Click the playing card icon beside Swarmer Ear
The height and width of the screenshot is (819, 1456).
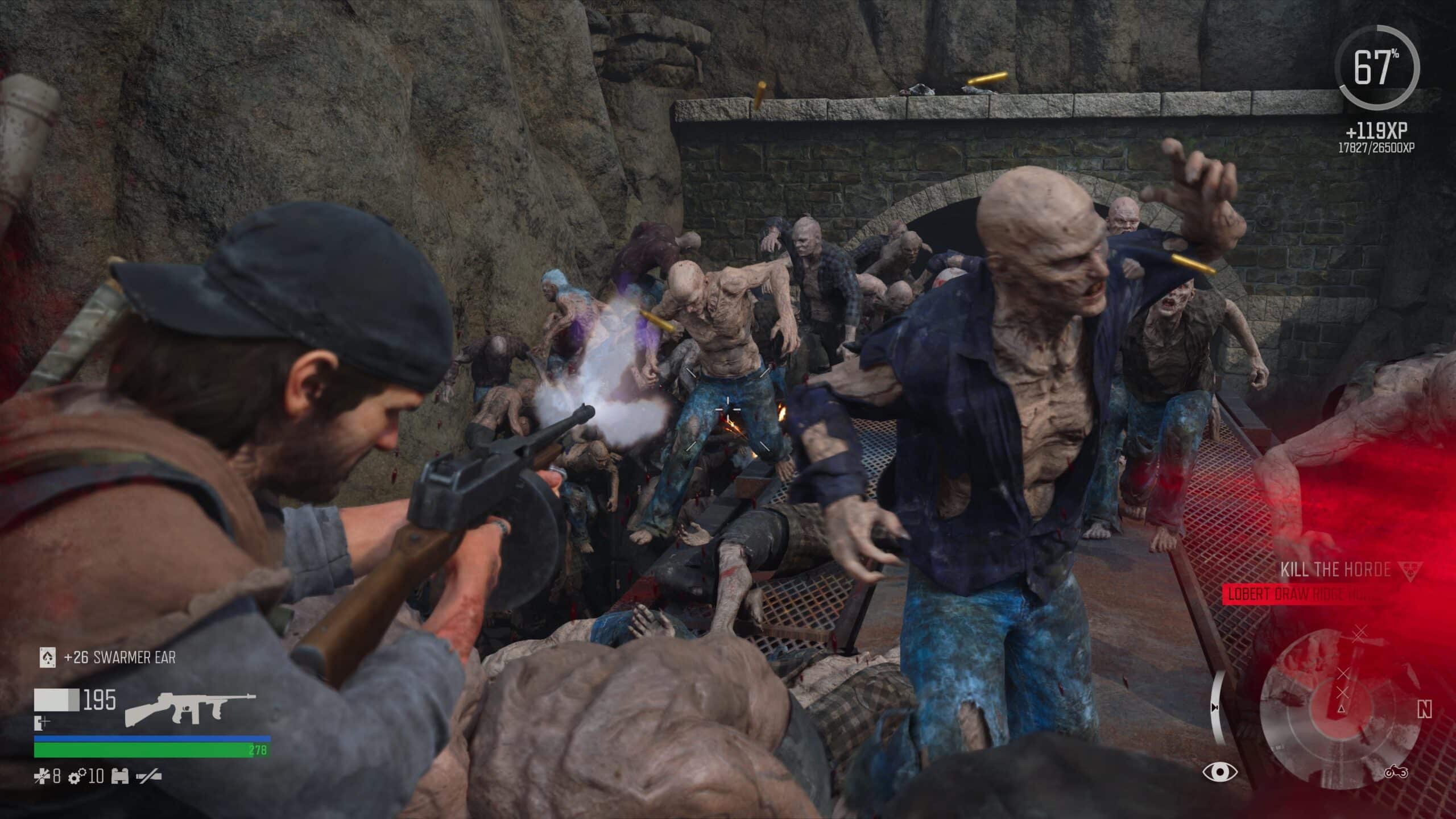[x=48, y=658]
